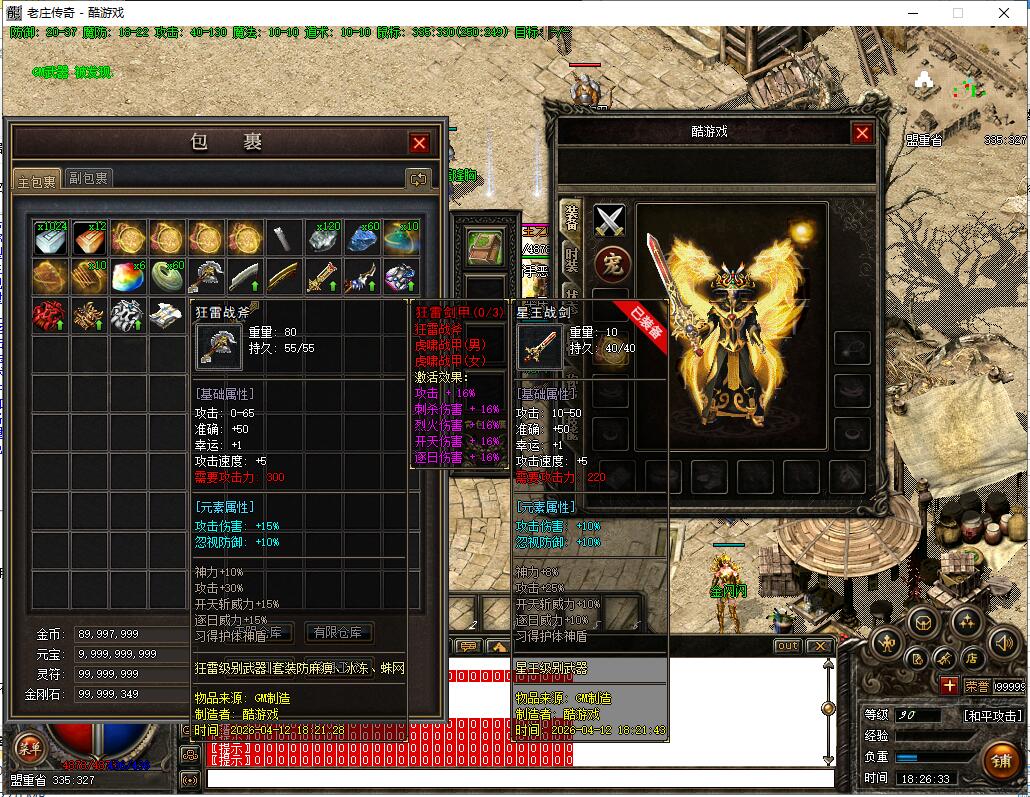Image resolution: width=1030 pixels, height=797 pixels.
Task: Close the game window
Action: [1005, 13]
